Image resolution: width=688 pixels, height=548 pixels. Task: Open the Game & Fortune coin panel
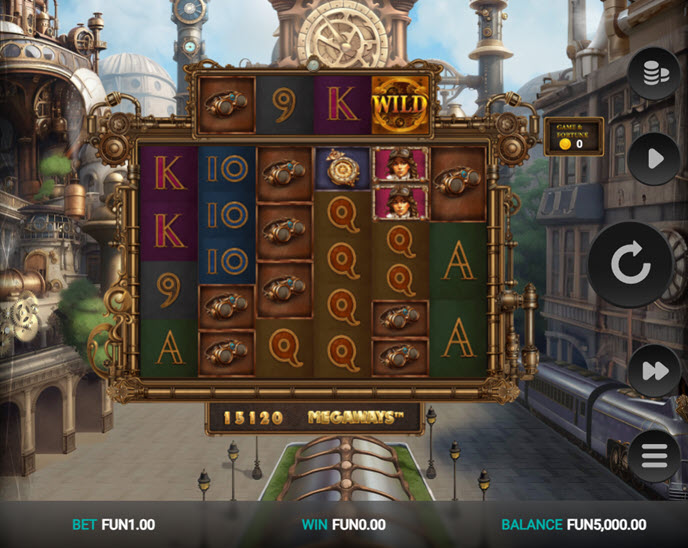pos(573,136)
